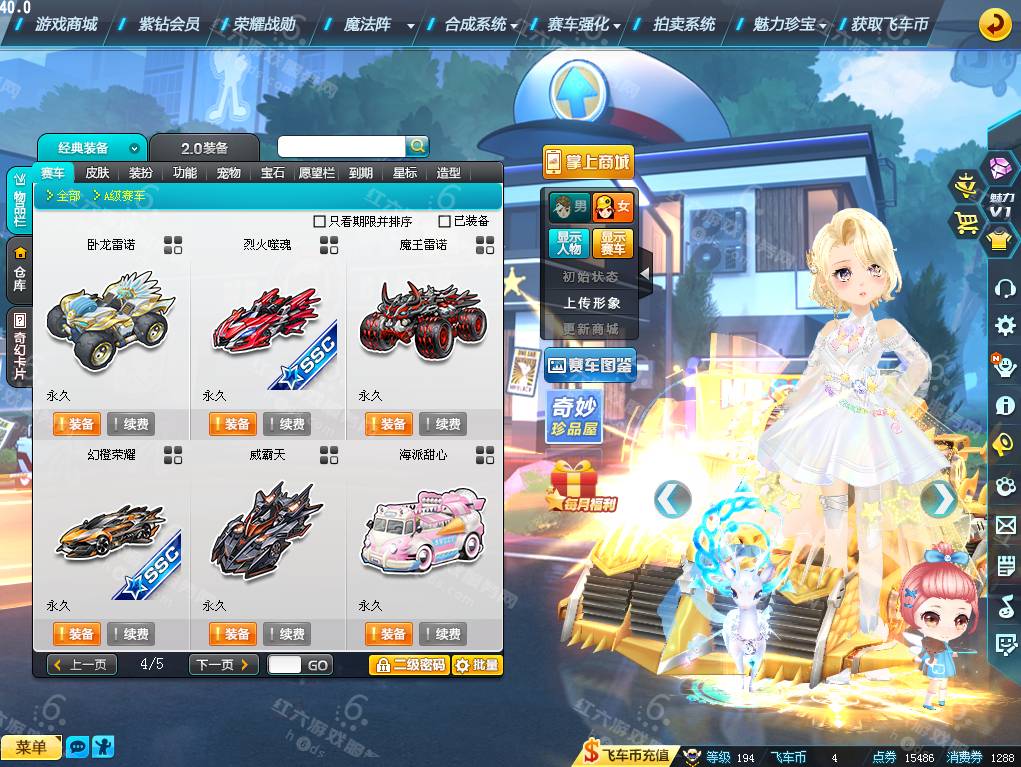
Task: Open the 游戏商城 game shop menu
Action: point(65,24)
